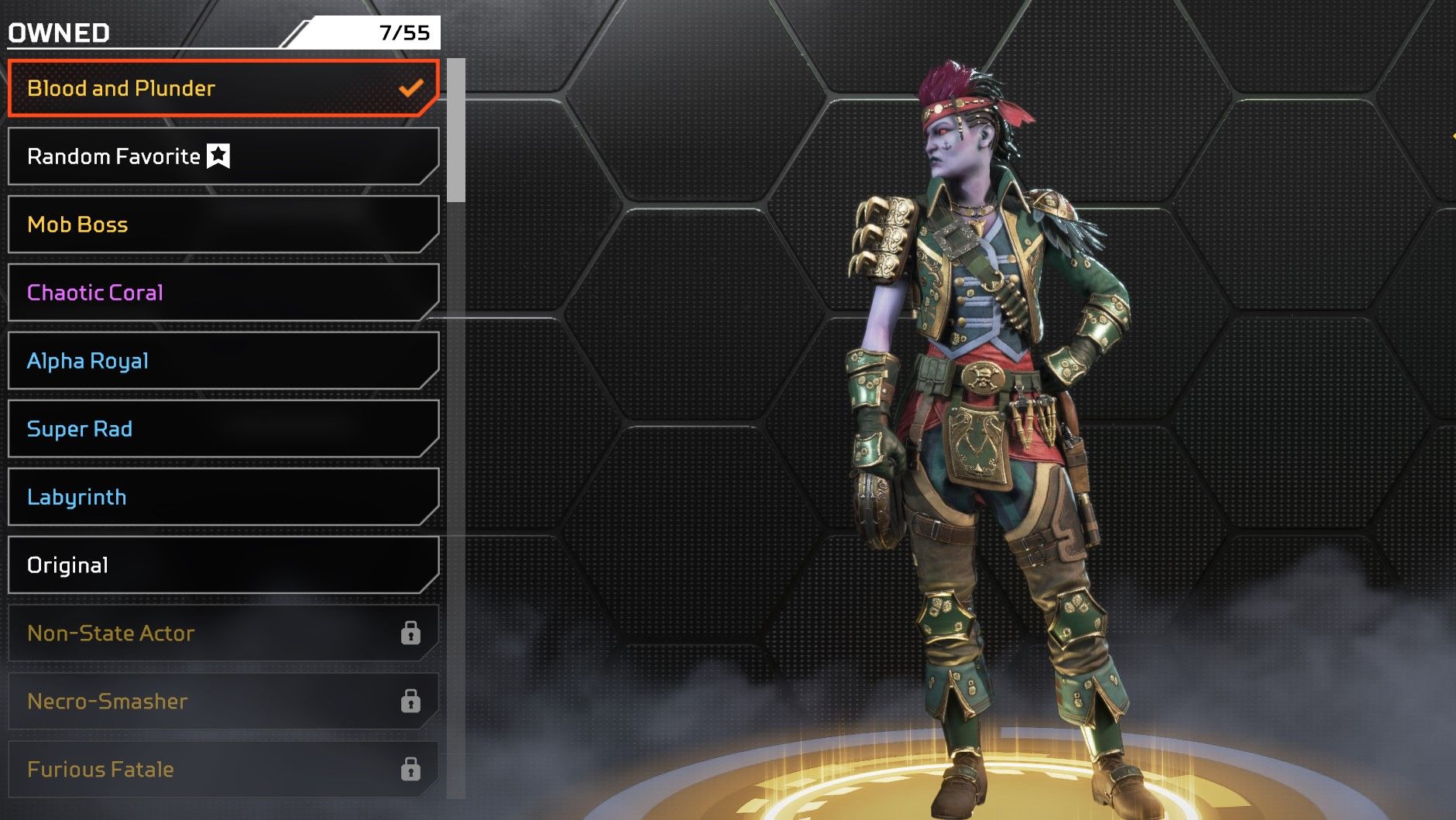Switch to the Original skin
This screenshot has width=1456, height=820.
point(223,565)
